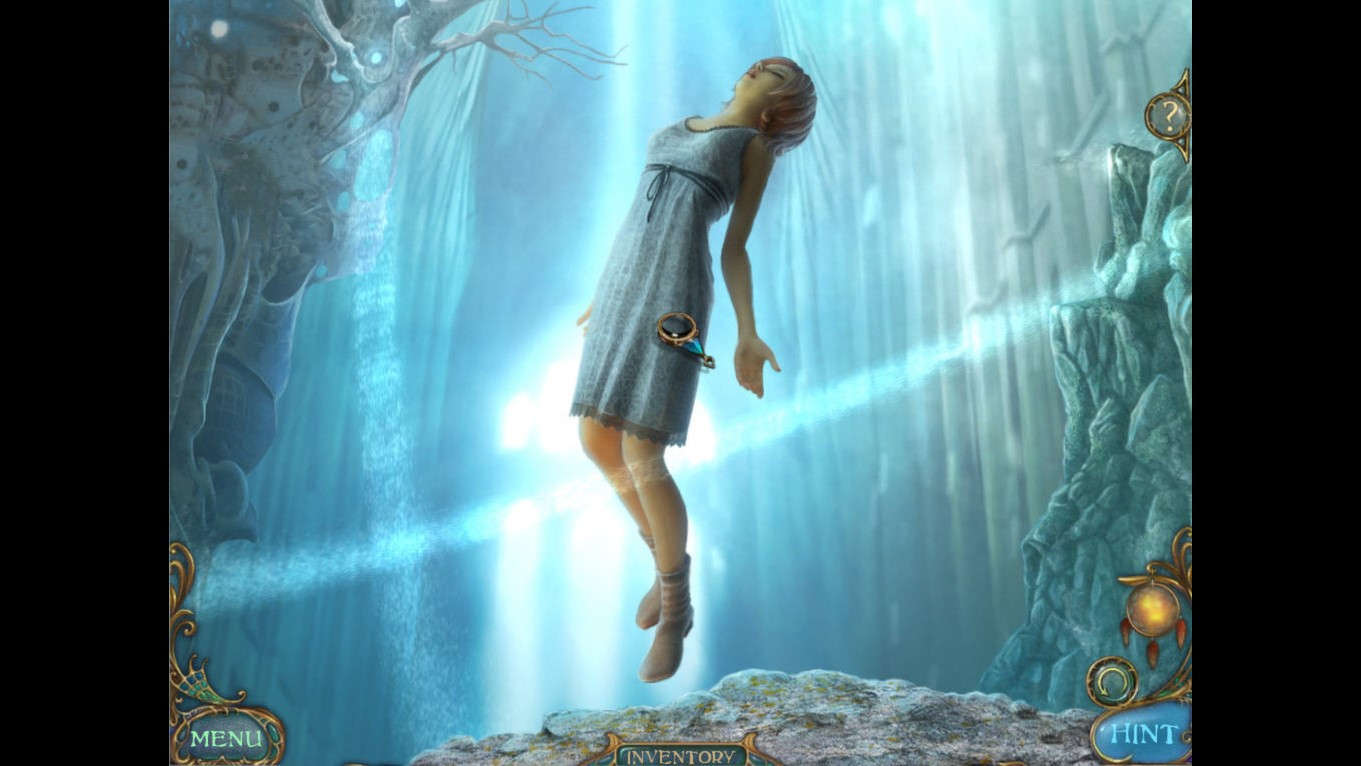The height and width of the screenshot is (766, 1361).
Task: Pick up the jeweled brooch on the dress
Action: pos(676,331)
